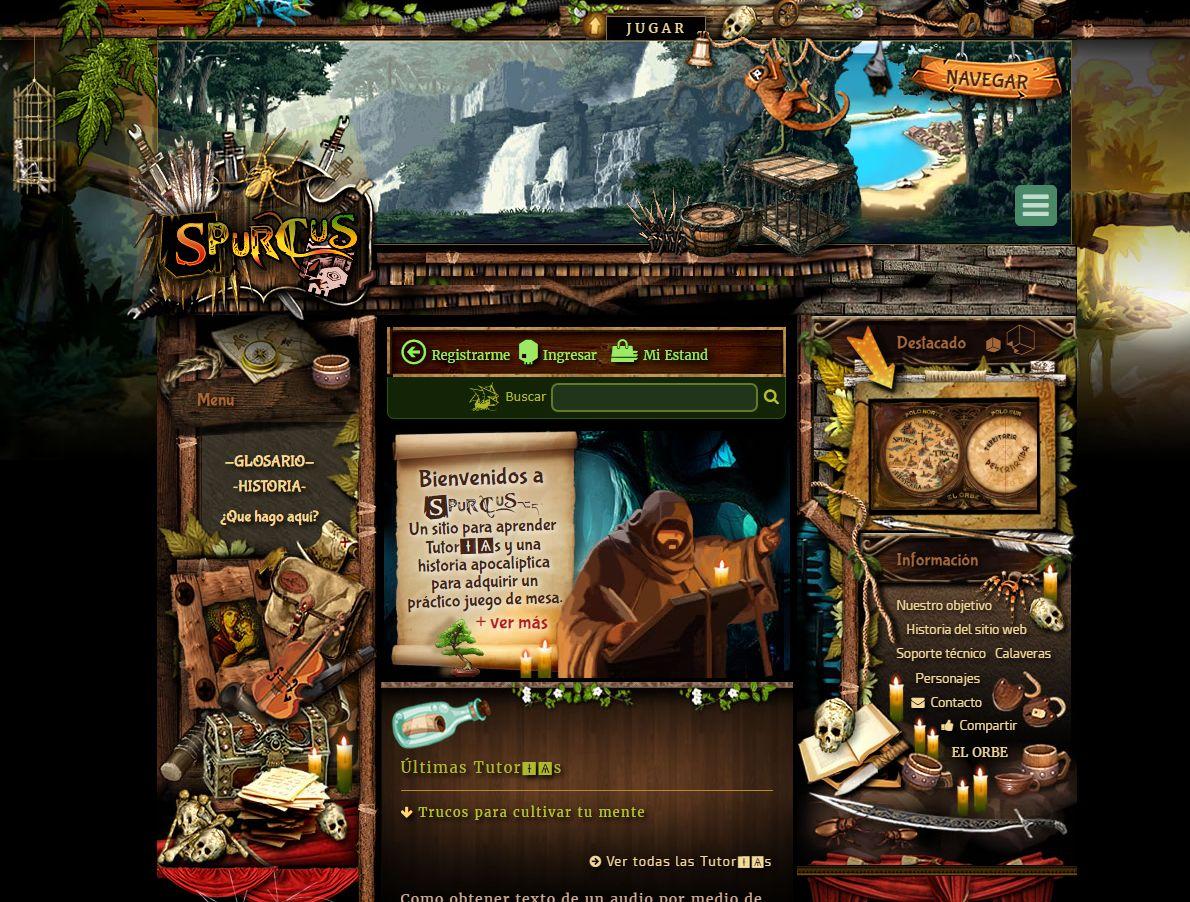Click the "+ ver más" link on the scroll
Screen dimensions: 1190x902
pos(512,622)
